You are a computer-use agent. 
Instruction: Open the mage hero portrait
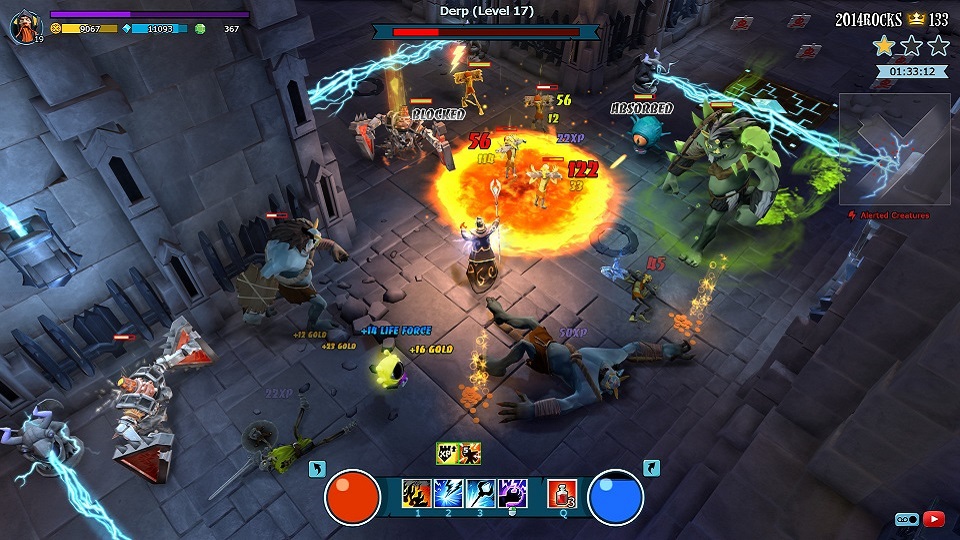25,27
